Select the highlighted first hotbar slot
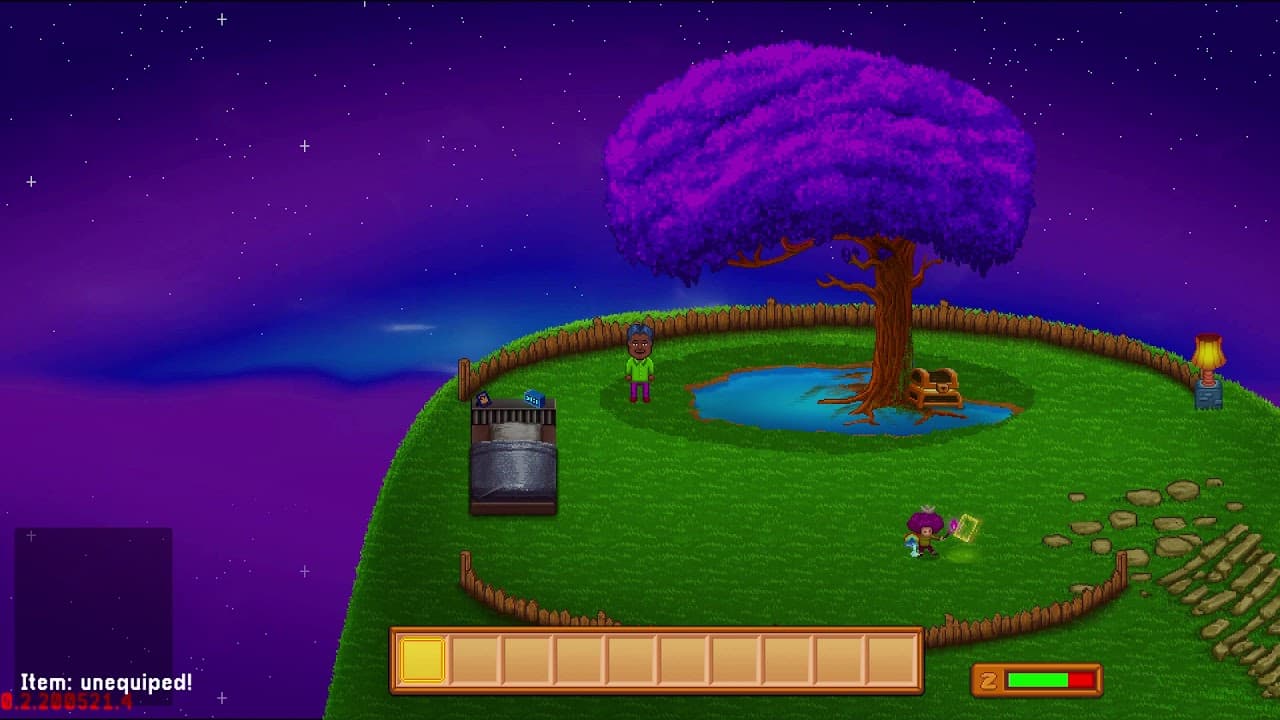This screenshot has width=1280, height=720. click(x=422, y=661)
